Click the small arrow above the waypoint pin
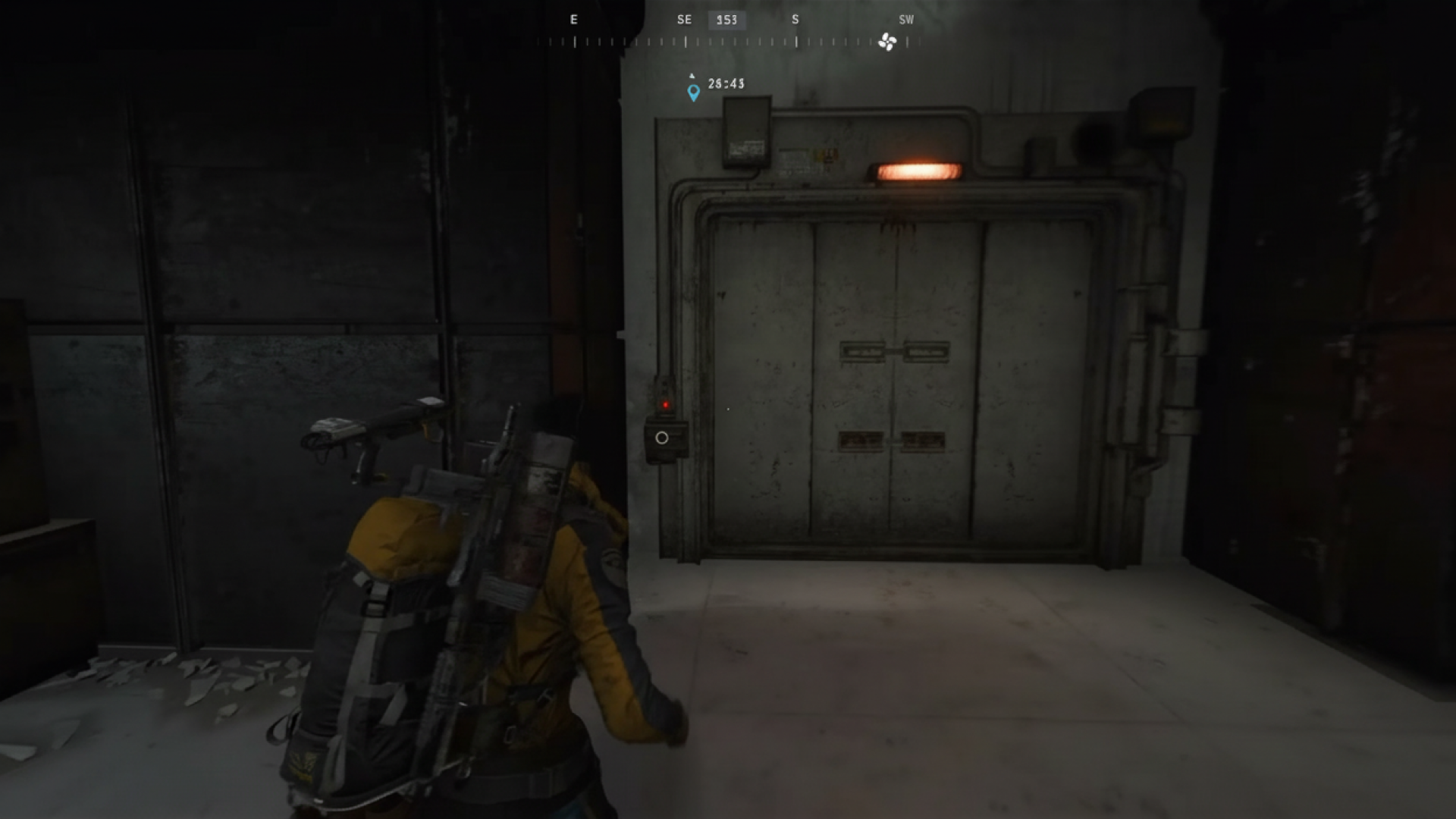The width and height of the screenshot is (1456, 819). pos(692,75)
